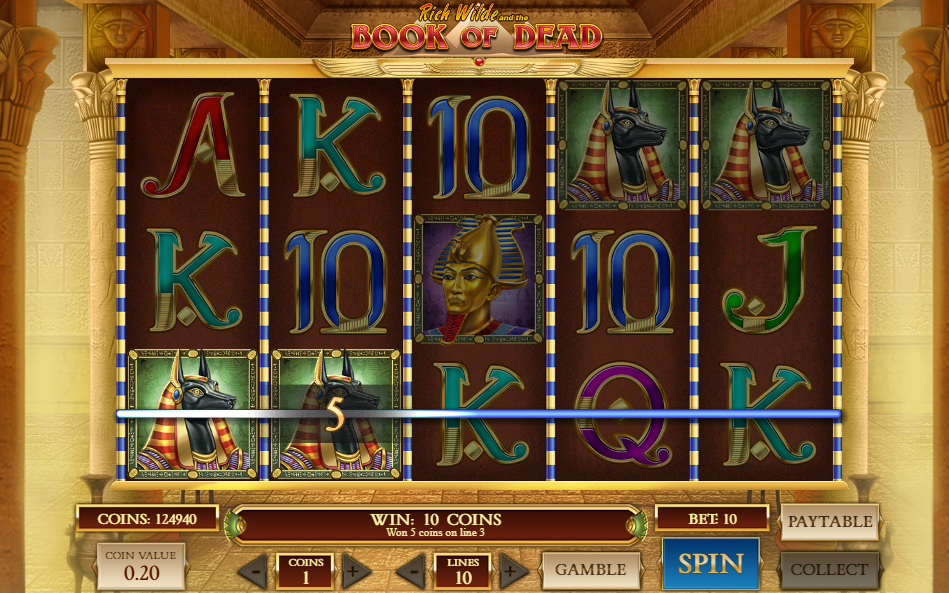
Task: Collect the current winnings
Action: (x=829, y=570)
